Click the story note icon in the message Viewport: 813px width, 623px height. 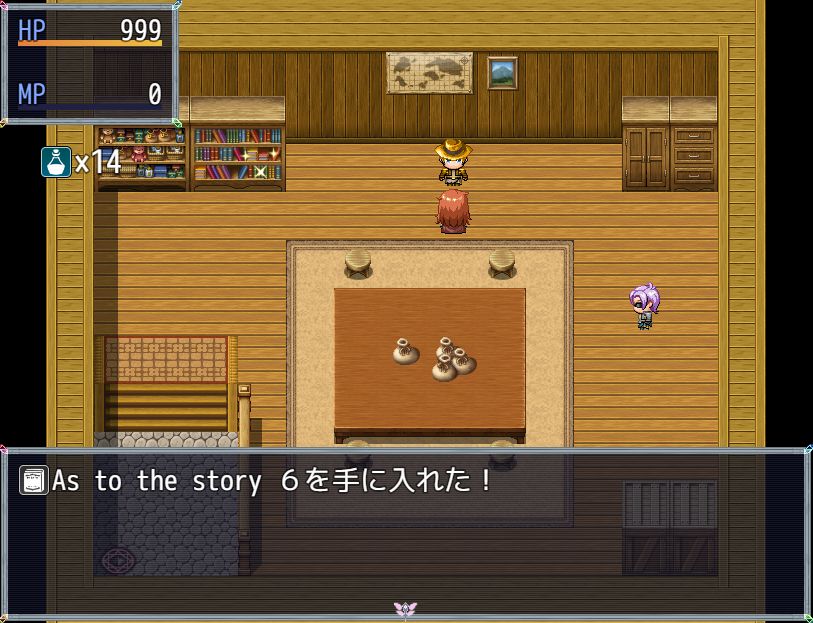pyautogui.click(x=34, y=481)
